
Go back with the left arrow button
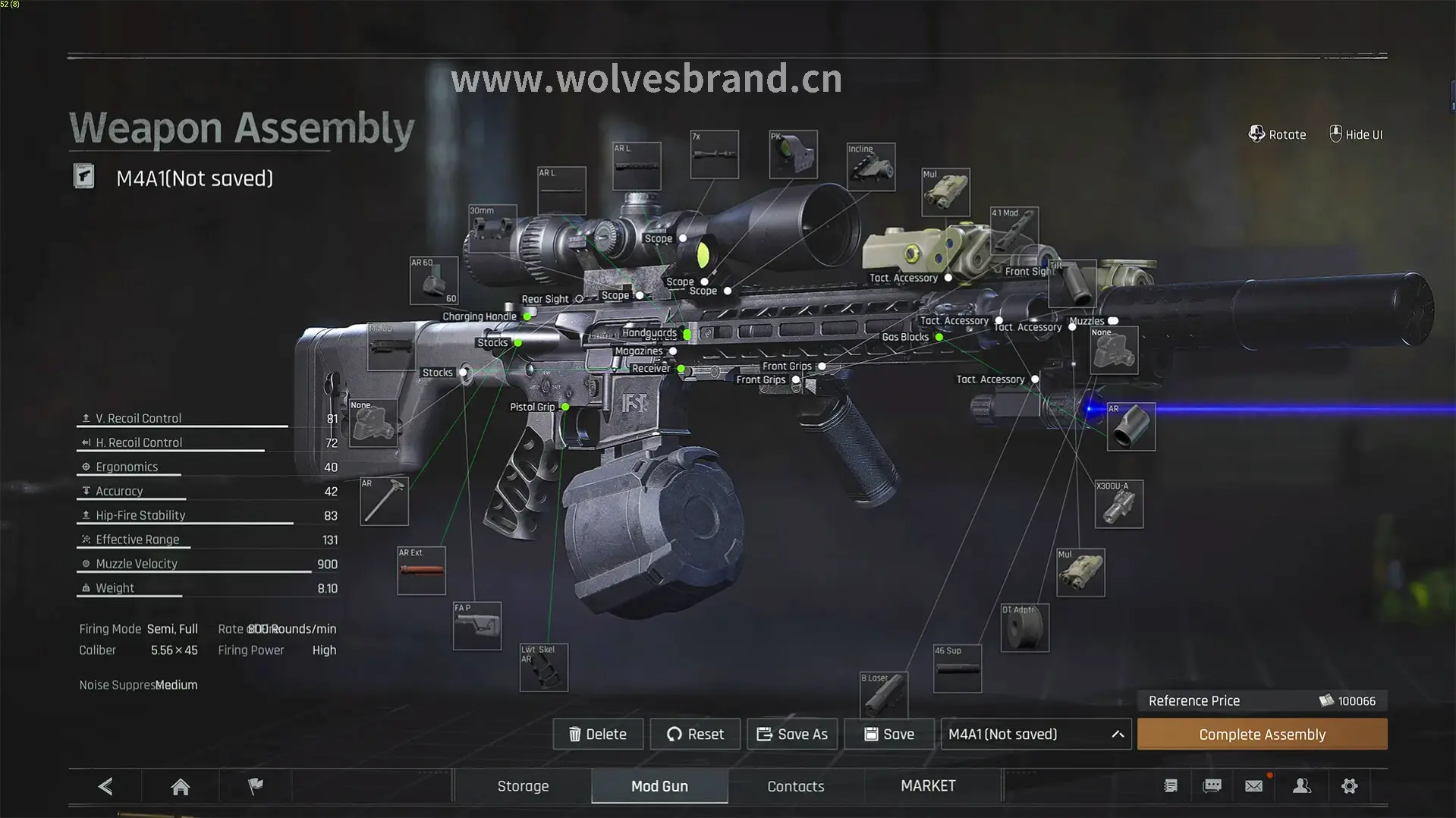click(x=105, y=786)
